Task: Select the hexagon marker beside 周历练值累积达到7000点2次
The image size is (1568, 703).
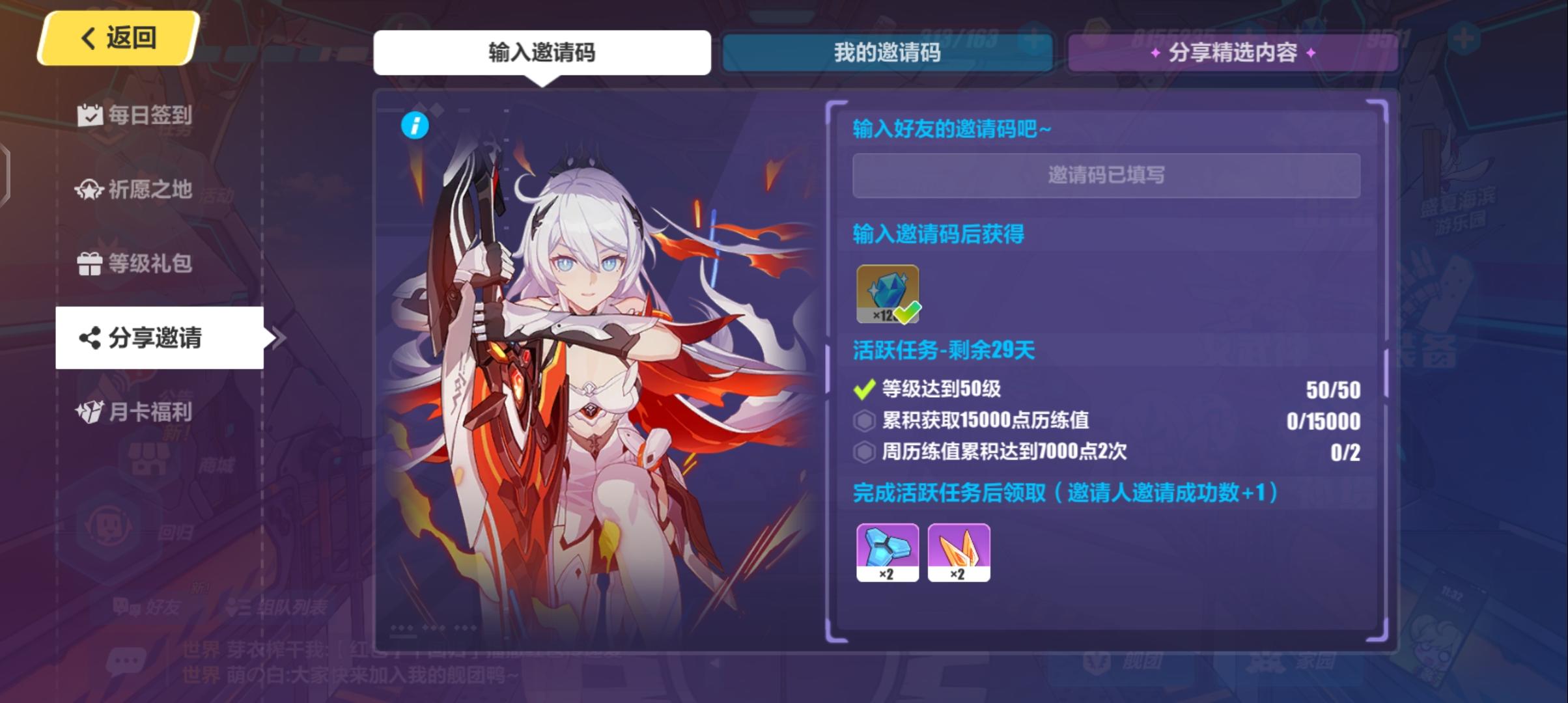Action: (x=863, y=453)
